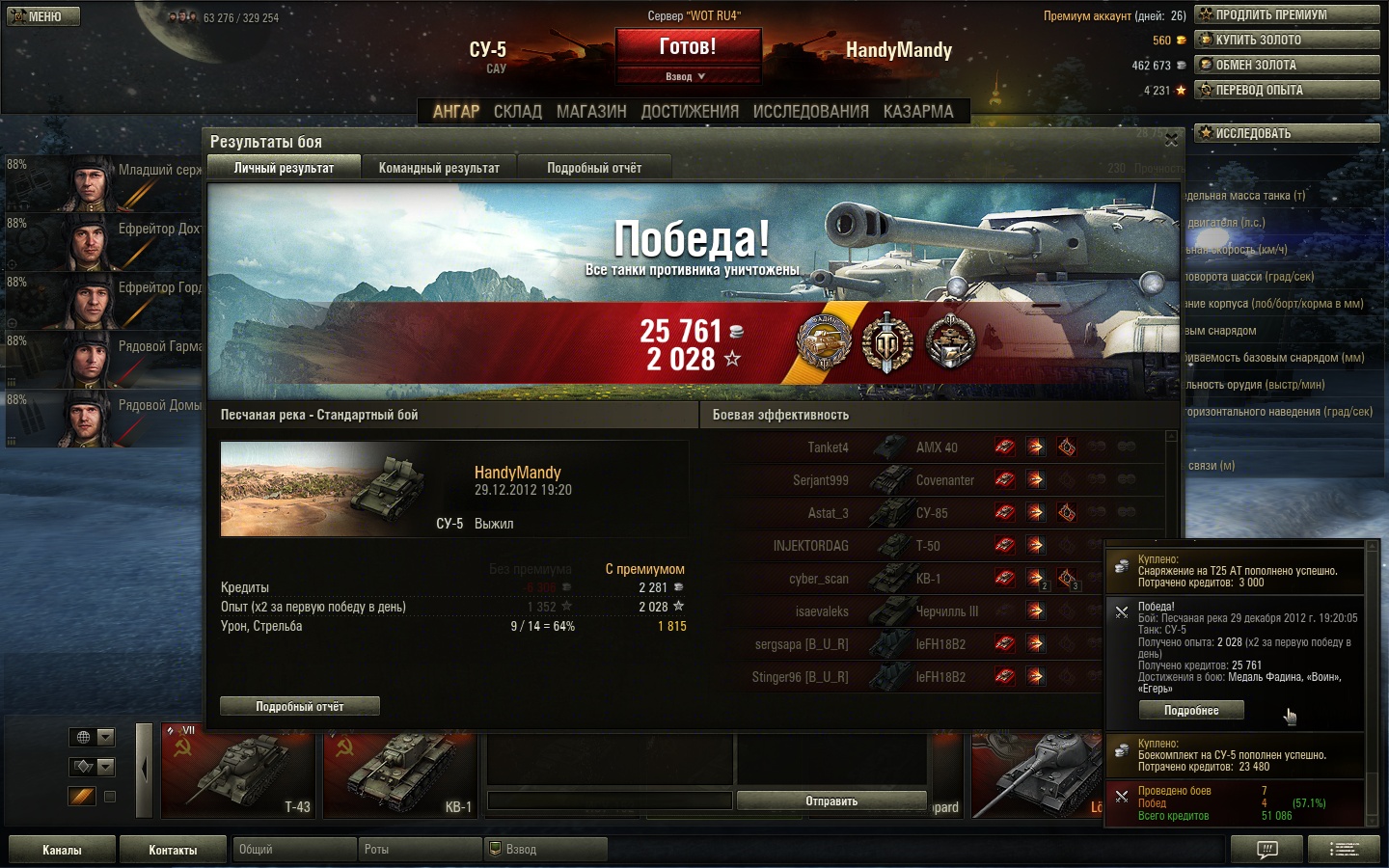The image size is (1389, 868).
Task: Click the red Готов! battle button
Action: click(x=688, y=47)
